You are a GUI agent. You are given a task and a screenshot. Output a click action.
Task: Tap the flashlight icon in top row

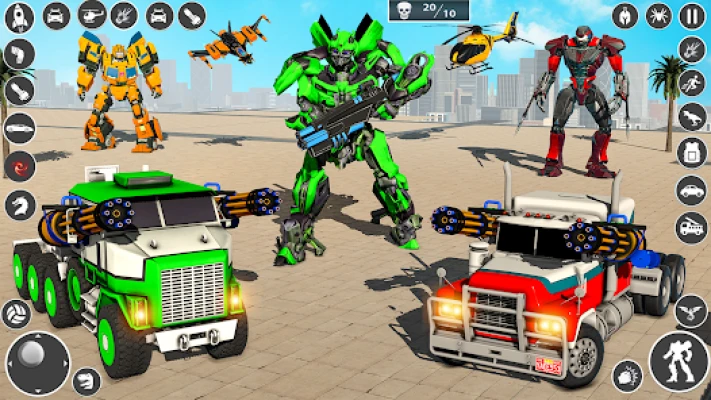point(192,15)
